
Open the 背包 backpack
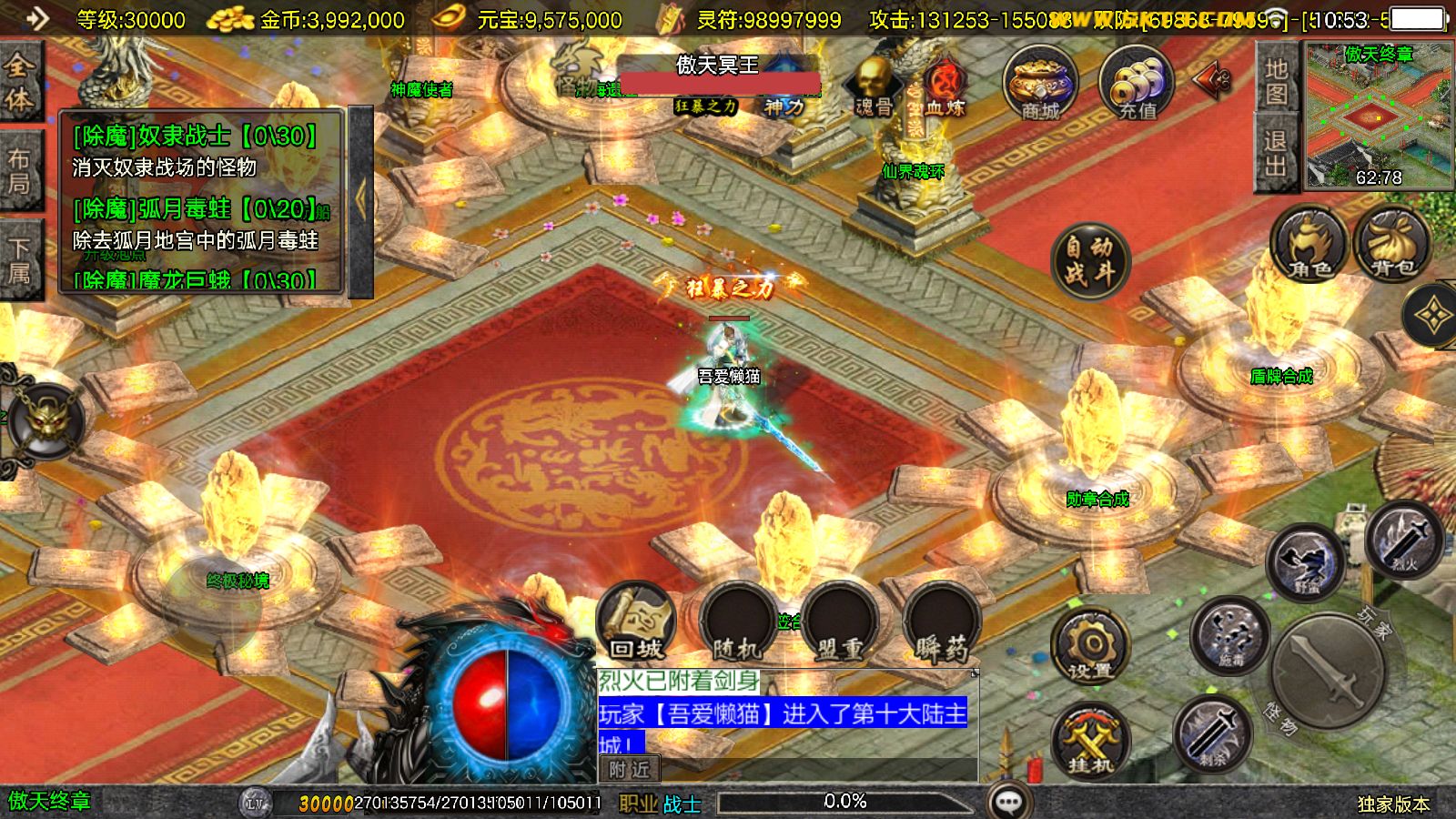click(1392, 244)
